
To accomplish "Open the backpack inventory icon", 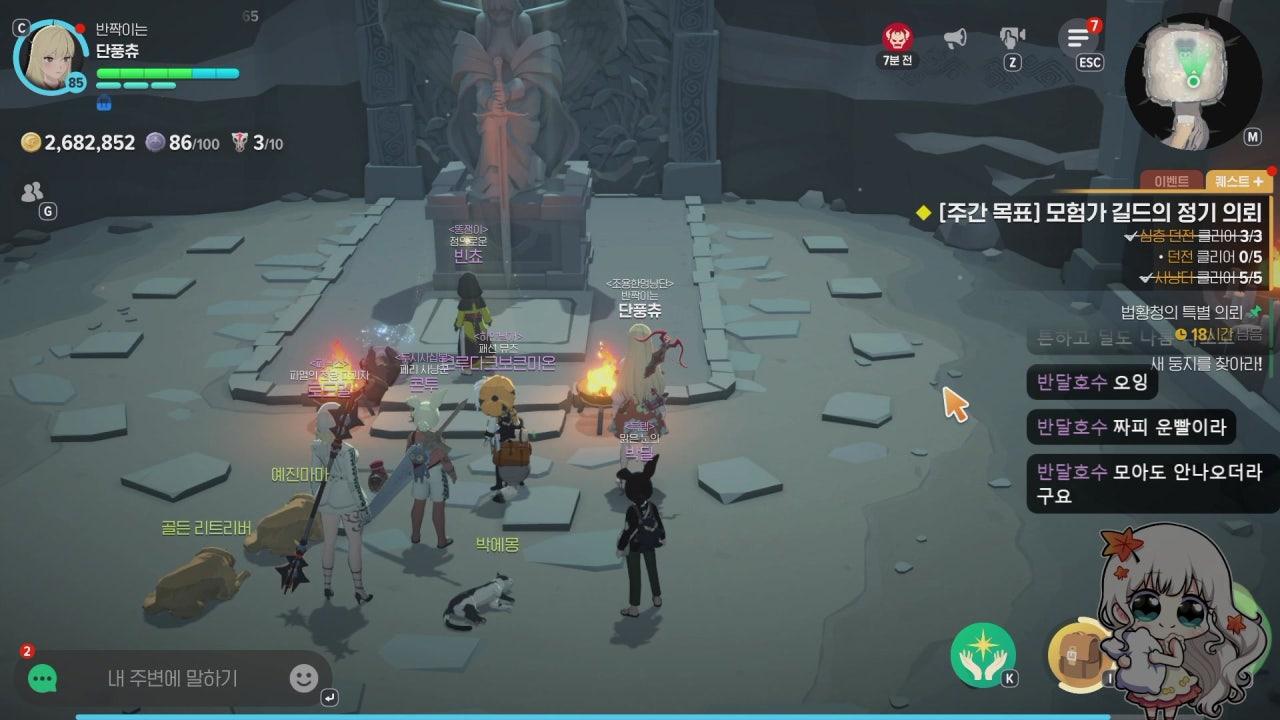I will click(1078, 657).
